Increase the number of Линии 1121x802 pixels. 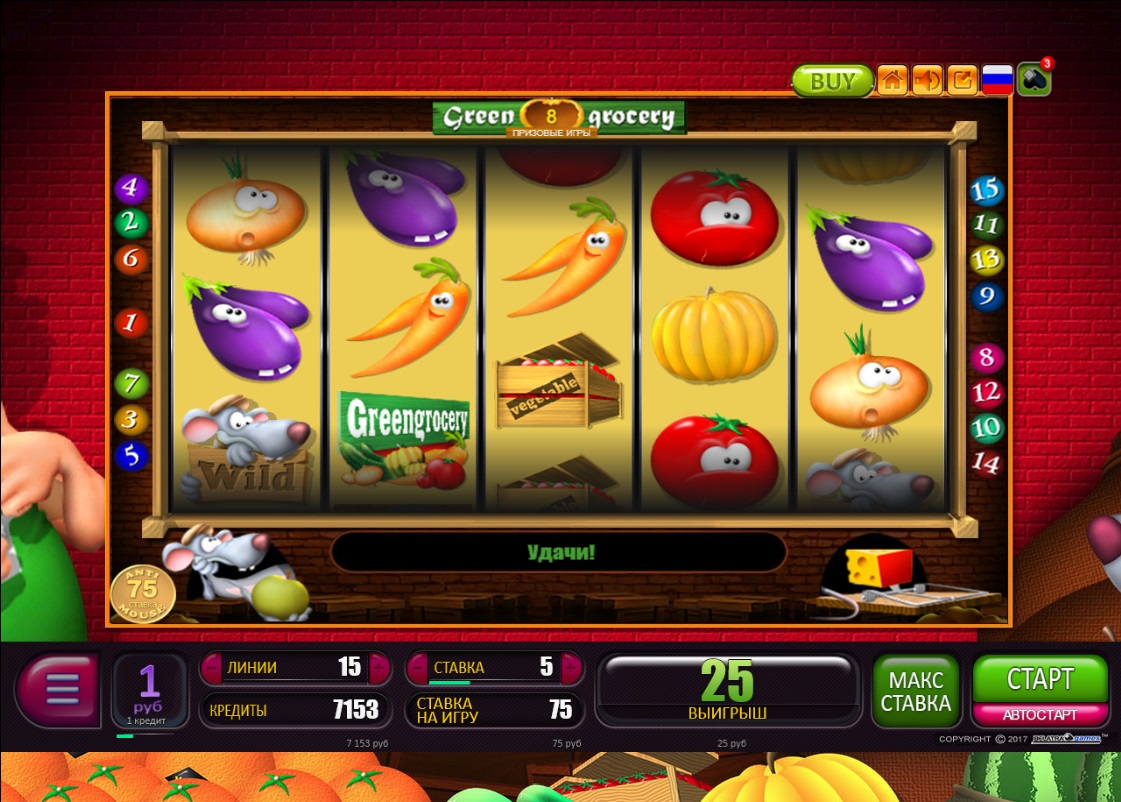pyautogui.click(x=379, y=667)
